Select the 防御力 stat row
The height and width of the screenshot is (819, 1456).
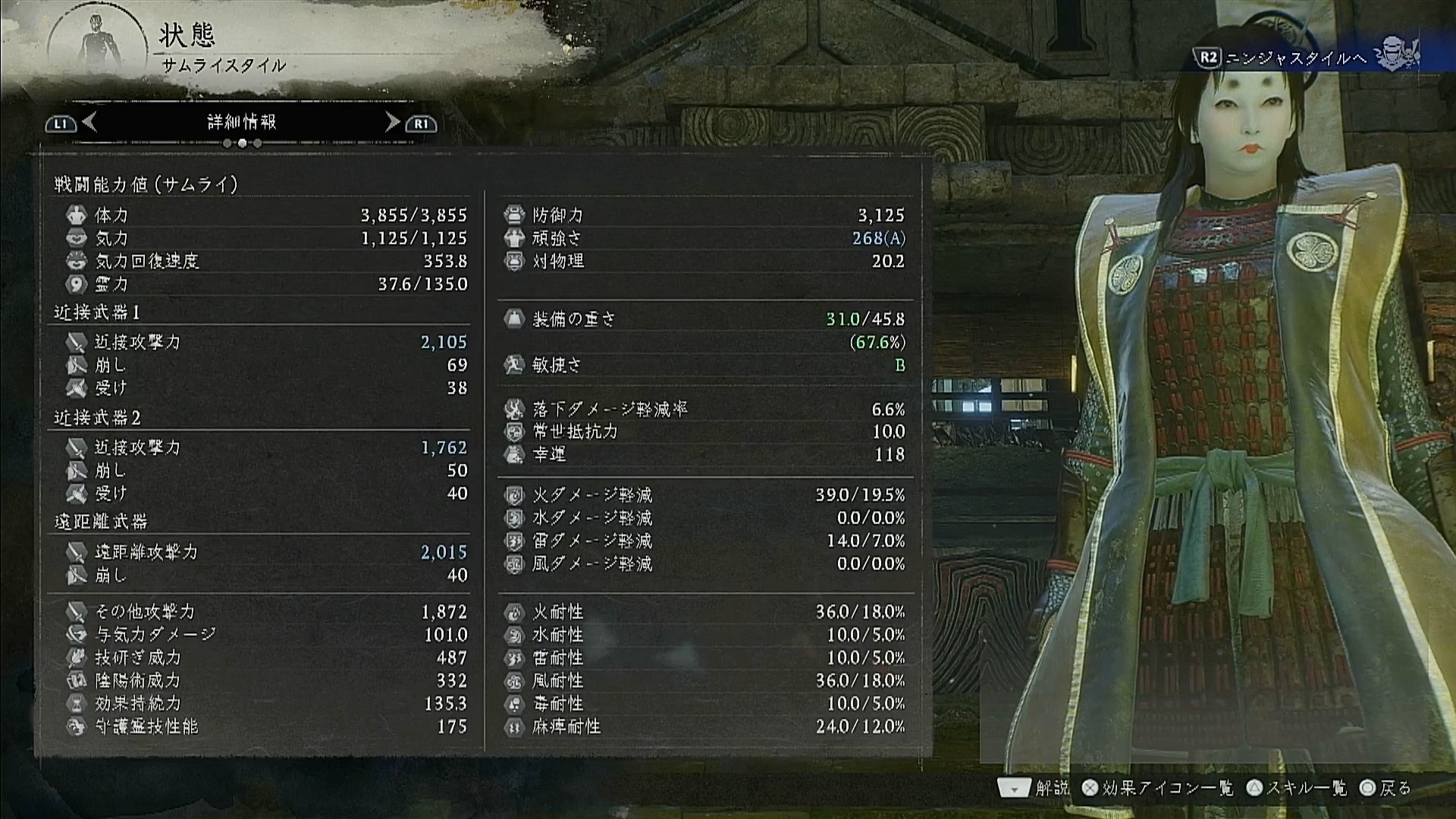pyautogui.click(x=704, y=215)
